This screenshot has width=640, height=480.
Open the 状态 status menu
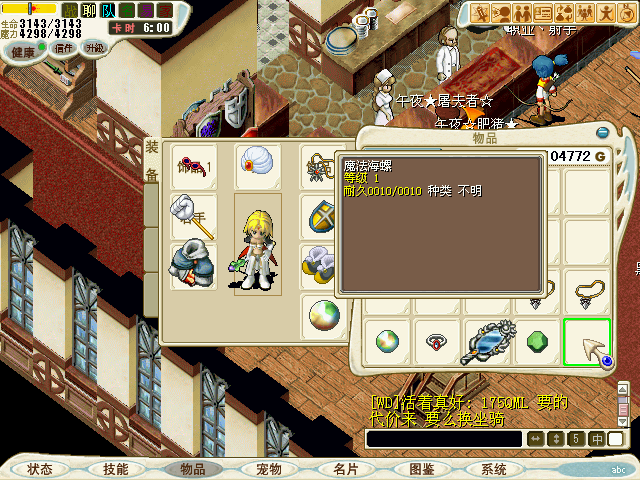40,468
